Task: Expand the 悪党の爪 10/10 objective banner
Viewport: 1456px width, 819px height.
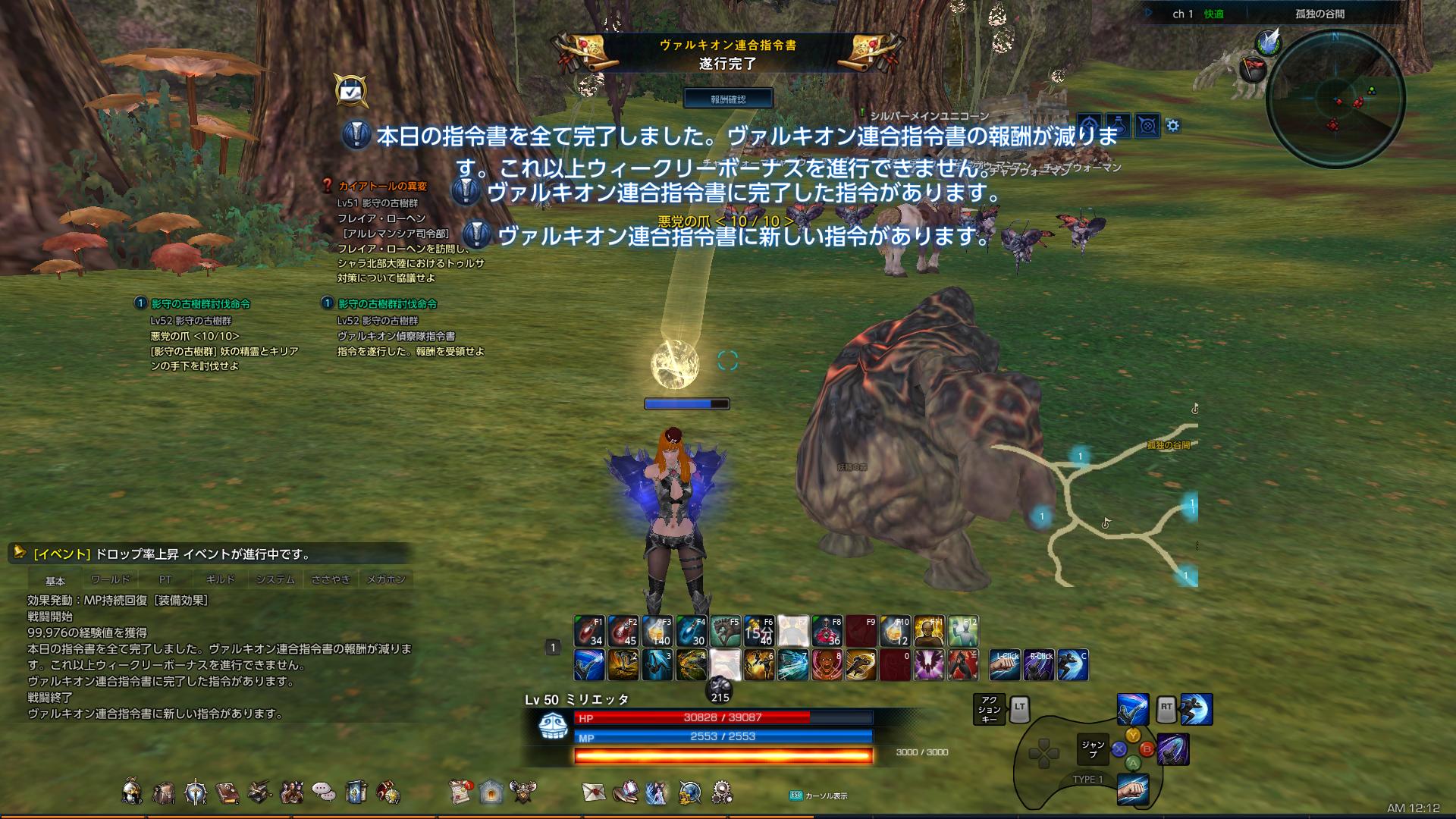Action: pyautogui.click(x=726, y=219)
